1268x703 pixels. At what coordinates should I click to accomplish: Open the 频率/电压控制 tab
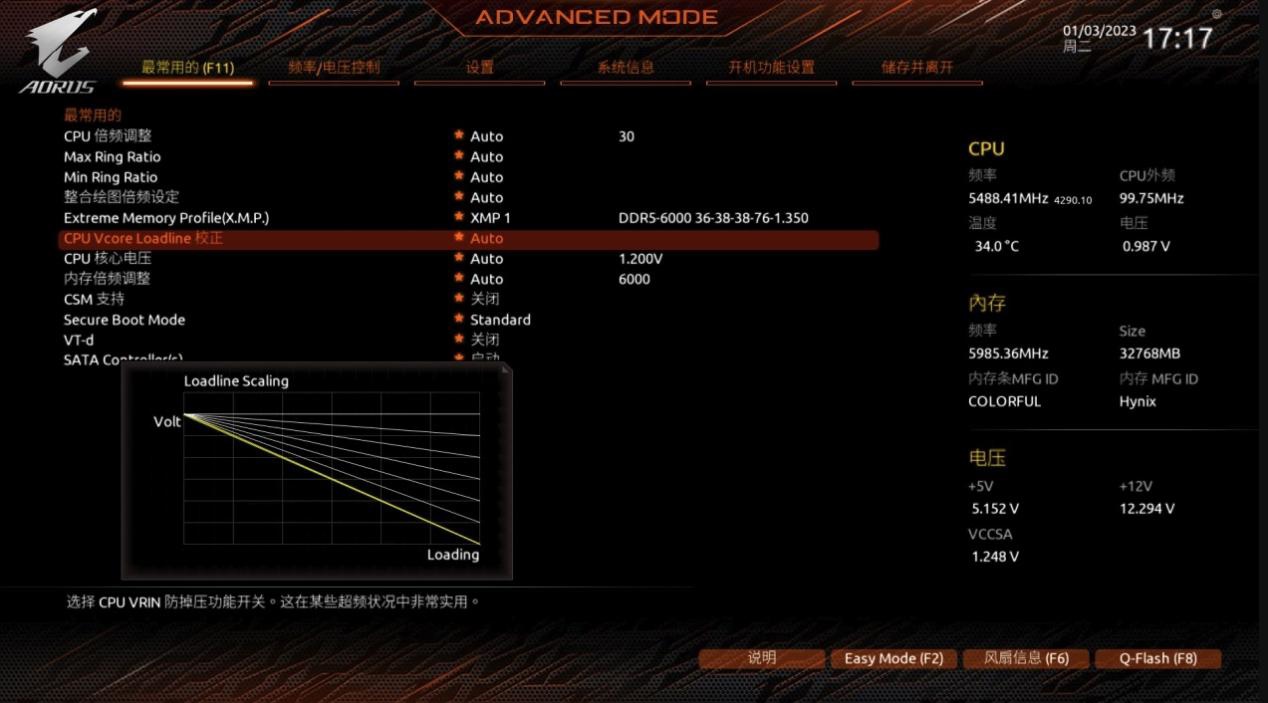334,68
